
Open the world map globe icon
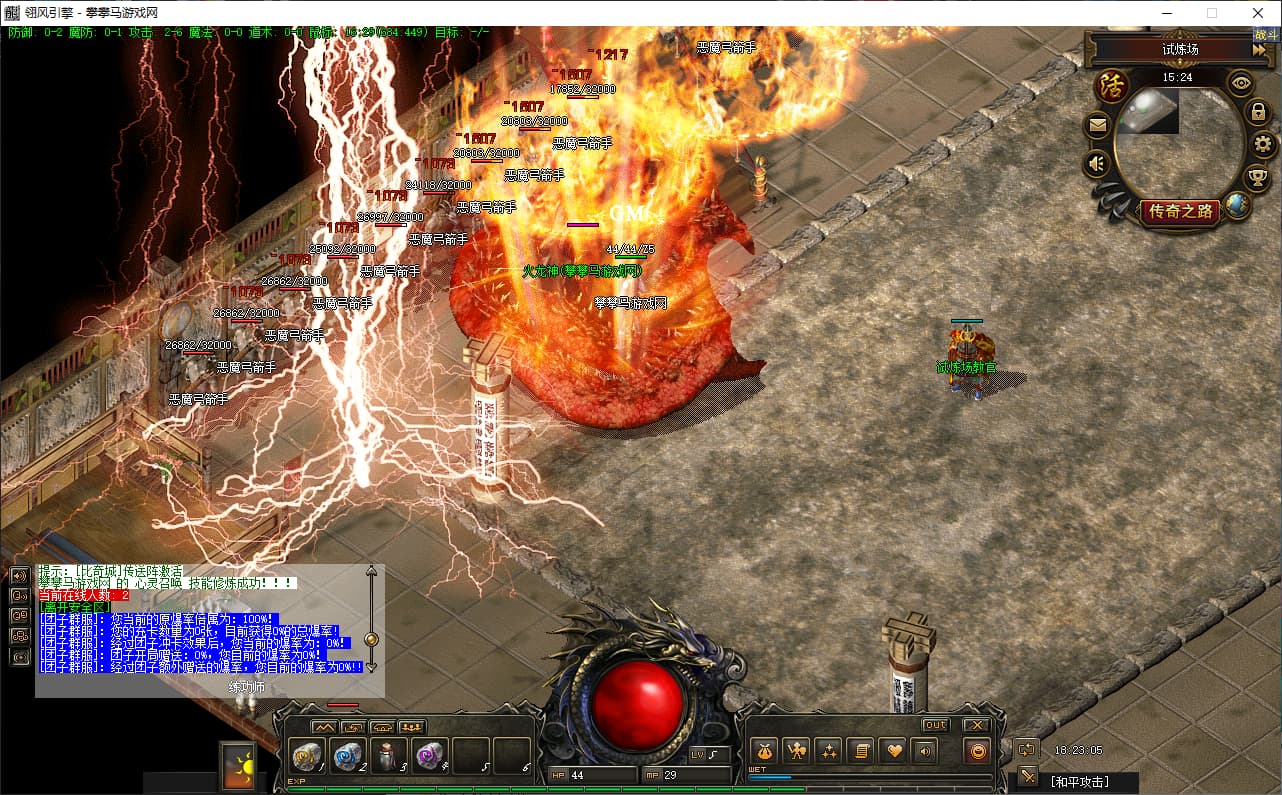[x=1237, y=206]
